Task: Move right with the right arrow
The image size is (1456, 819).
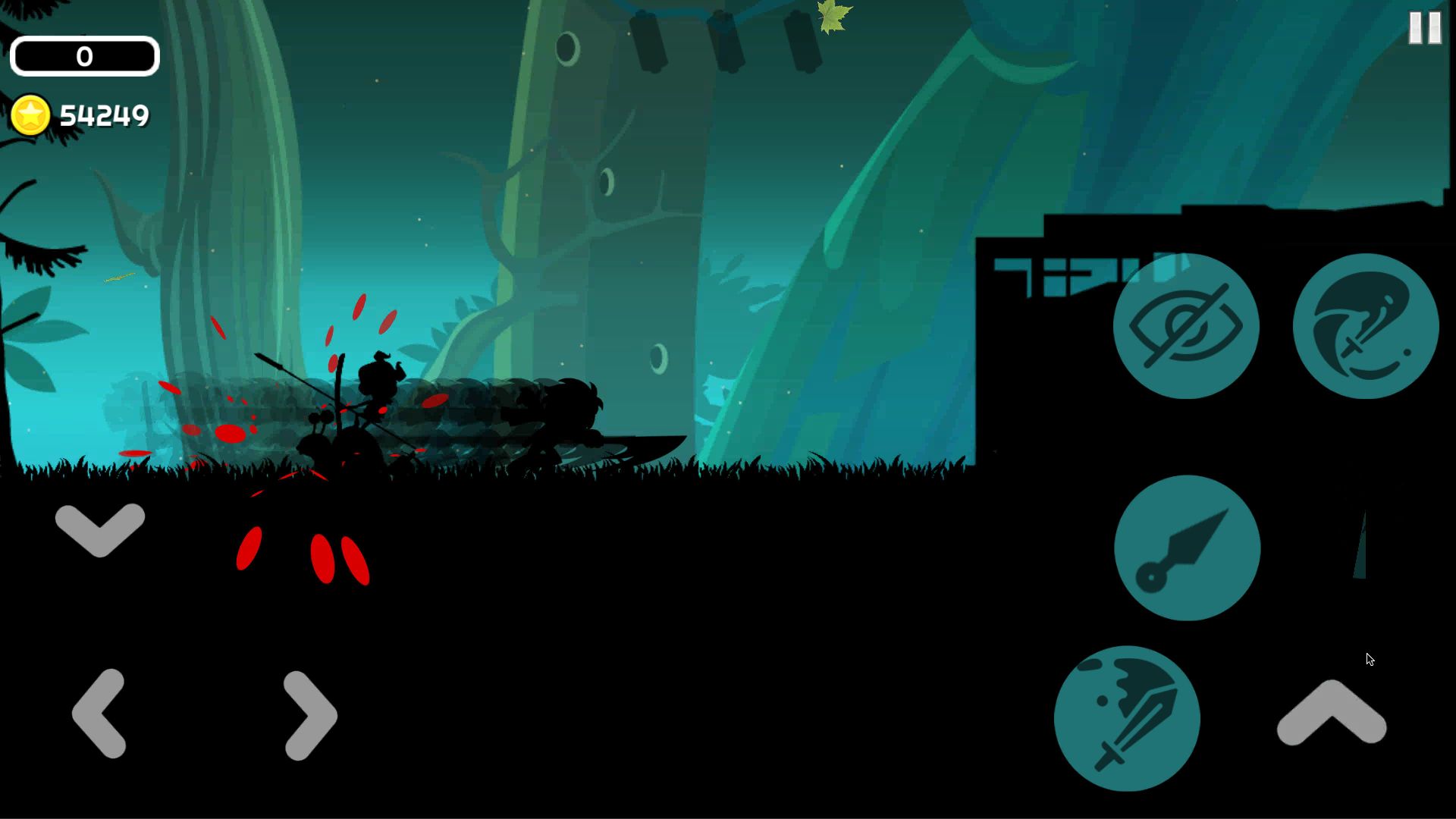Action: pos(309,715)
